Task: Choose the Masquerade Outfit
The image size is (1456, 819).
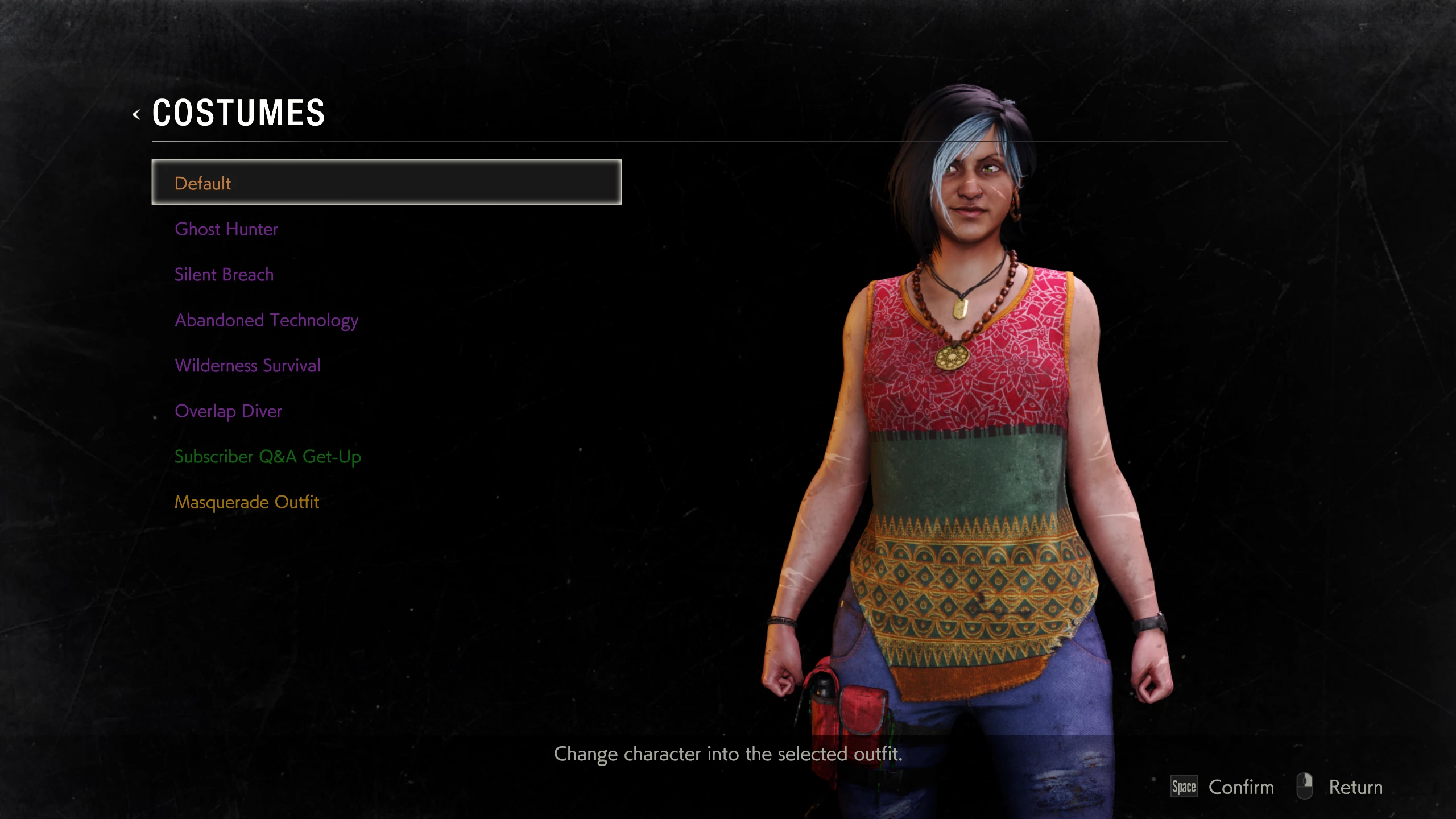Action: pyautogui.click(x=246, y=502)
